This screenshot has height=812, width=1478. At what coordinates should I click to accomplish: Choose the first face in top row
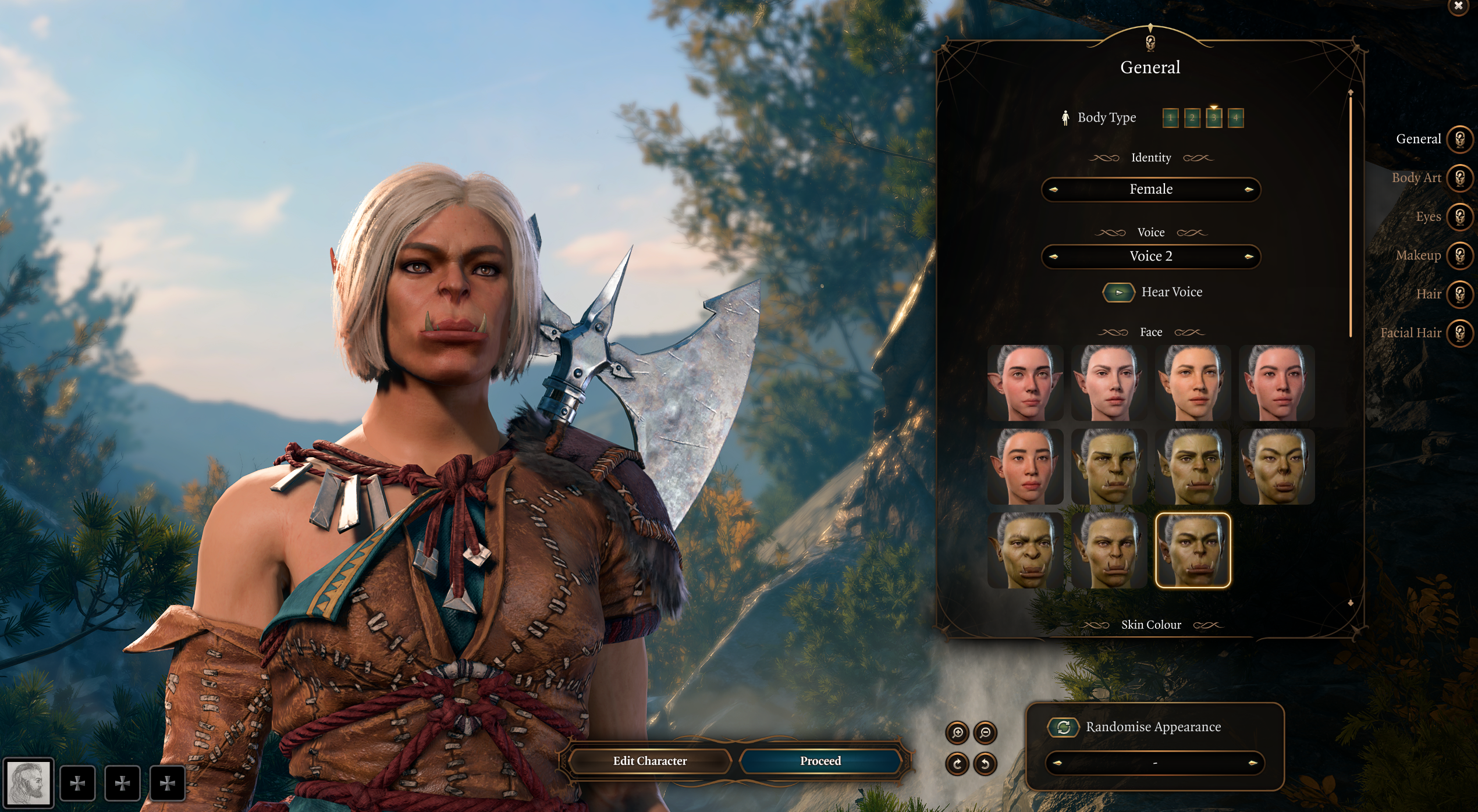[1025, 383]
